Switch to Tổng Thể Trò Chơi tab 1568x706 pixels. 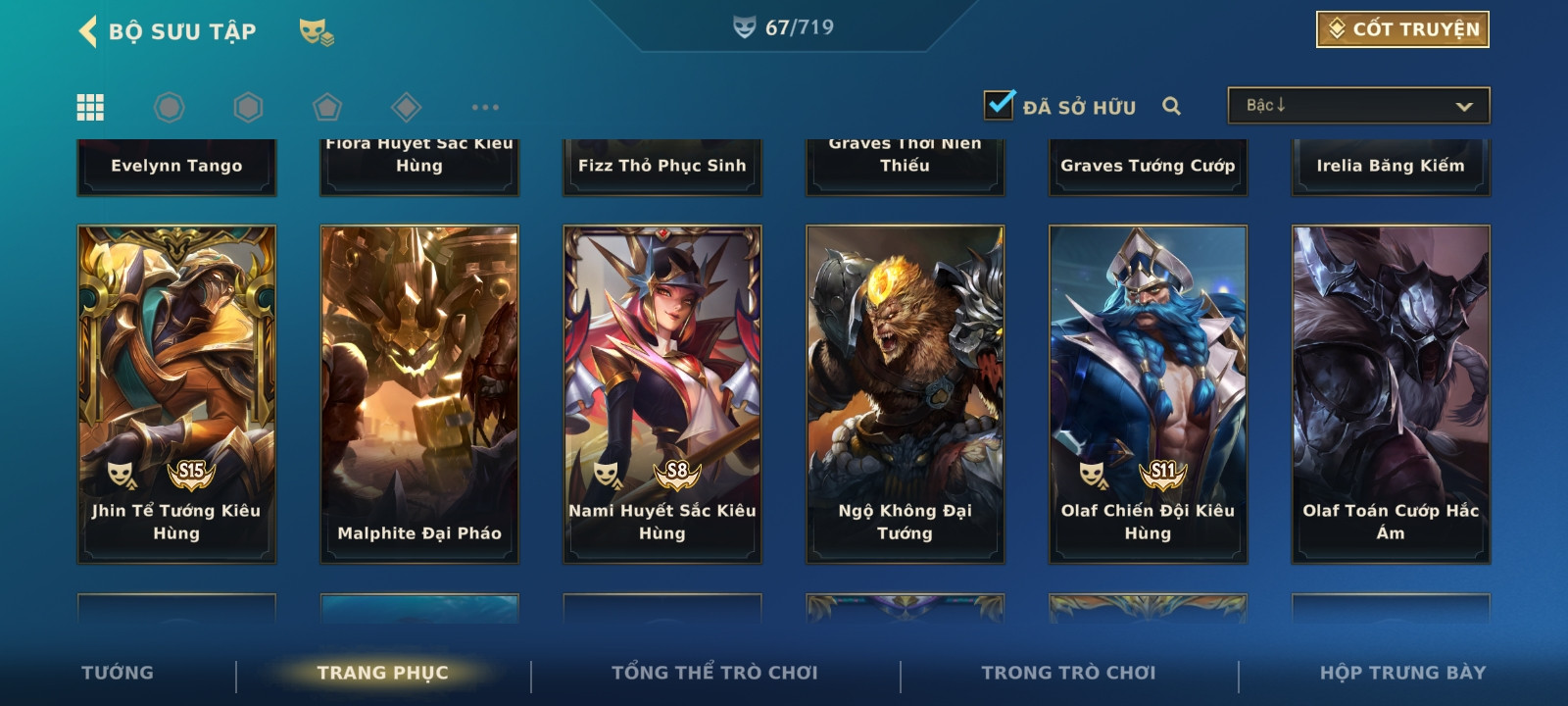point(714,673)
